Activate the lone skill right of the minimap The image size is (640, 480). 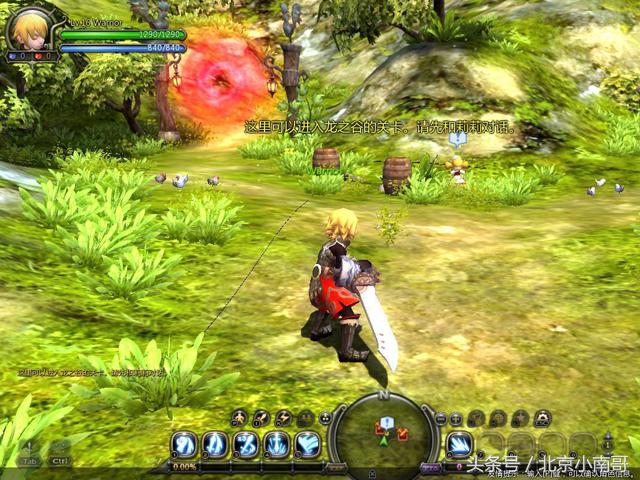pos(460,444)
